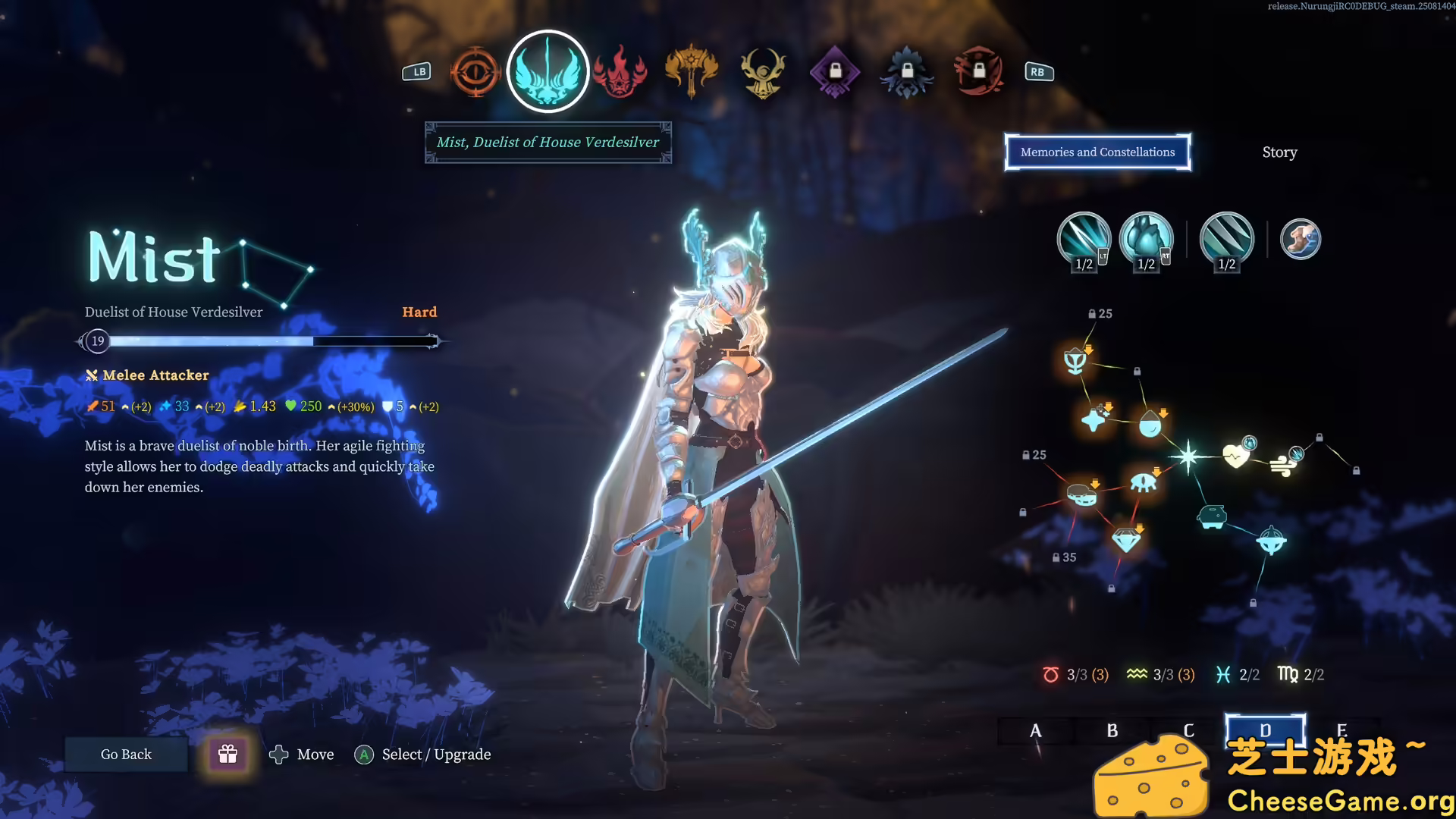Upgrade the diamond constellation node
This screenshot has width=1456, height=819.
tap(1126, 540)
